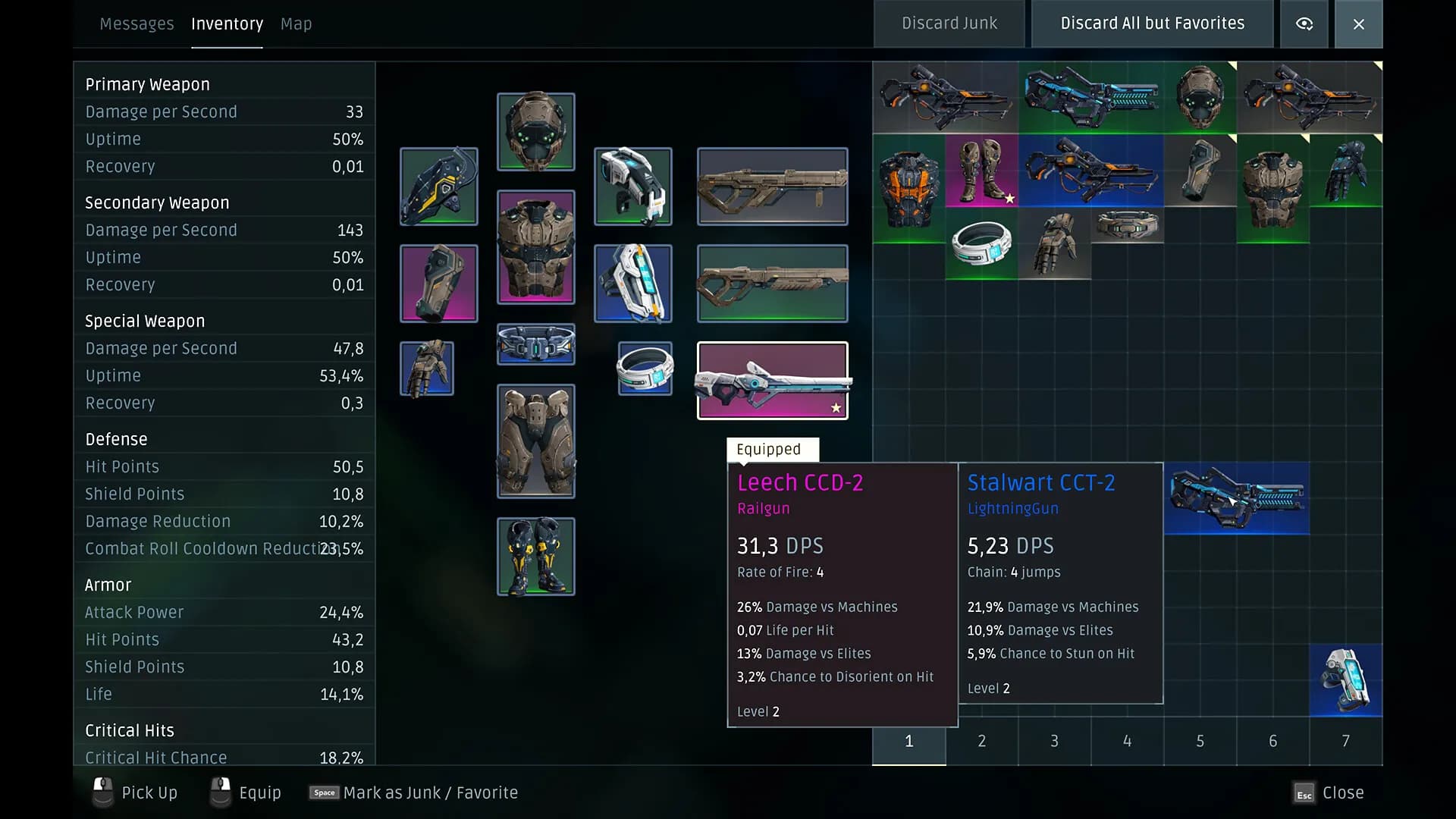Select the equipped belt slot
The height and width of the screenshot is (819, 1456).
[x=535, y=344]
